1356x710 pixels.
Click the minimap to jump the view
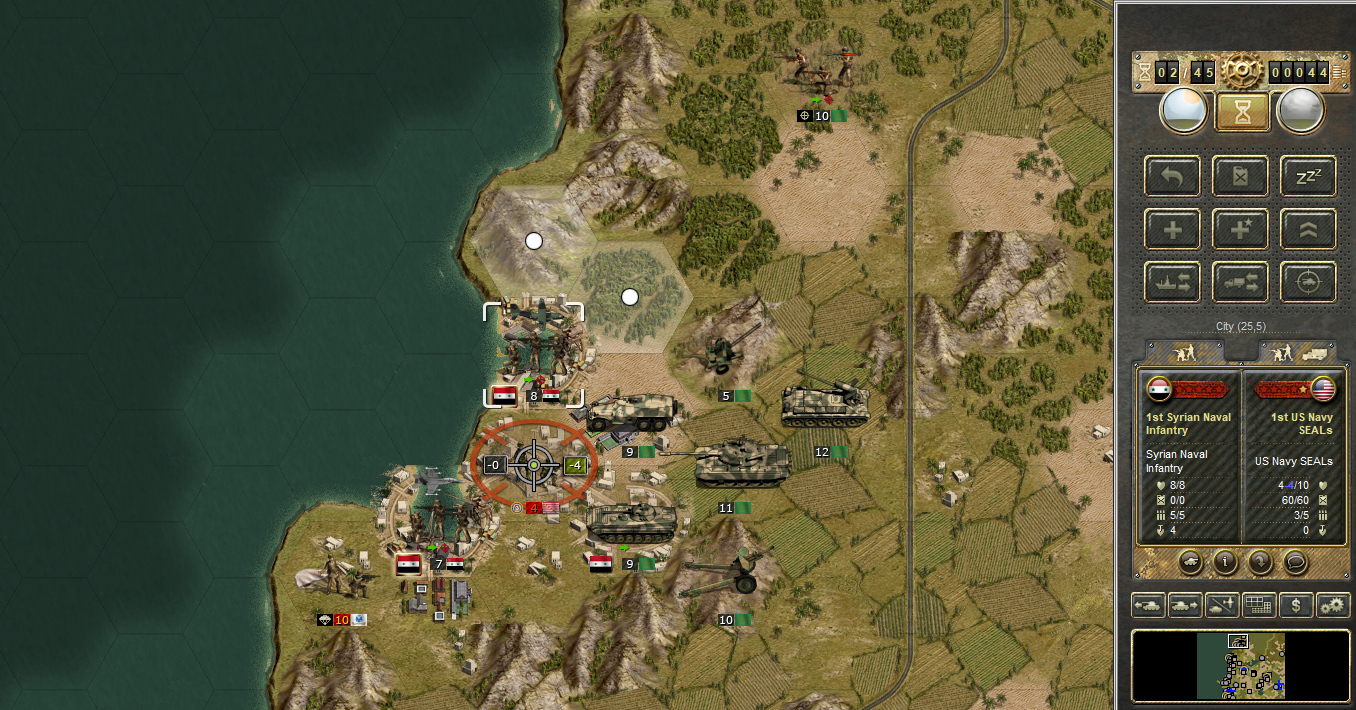click(x=1240, y=664)
